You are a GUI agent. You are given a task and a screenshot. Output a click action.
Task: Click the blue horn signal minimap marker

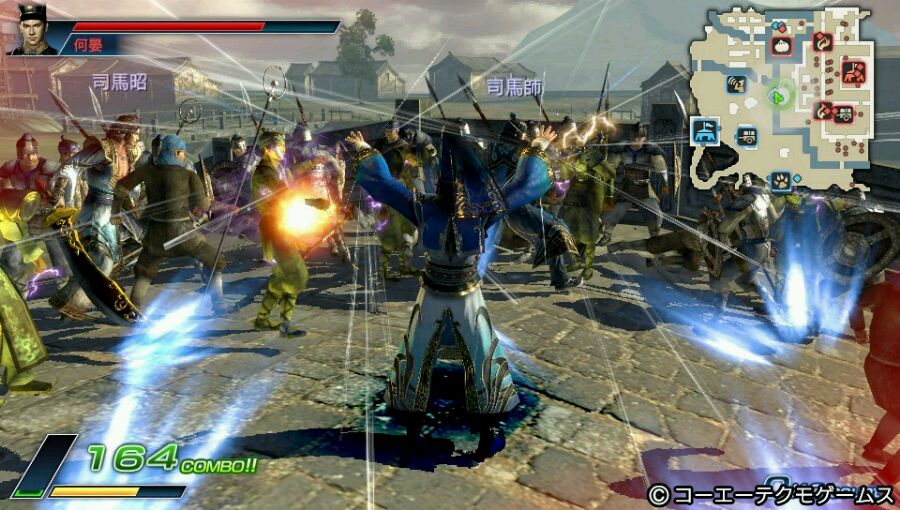[x=736, y=83]
